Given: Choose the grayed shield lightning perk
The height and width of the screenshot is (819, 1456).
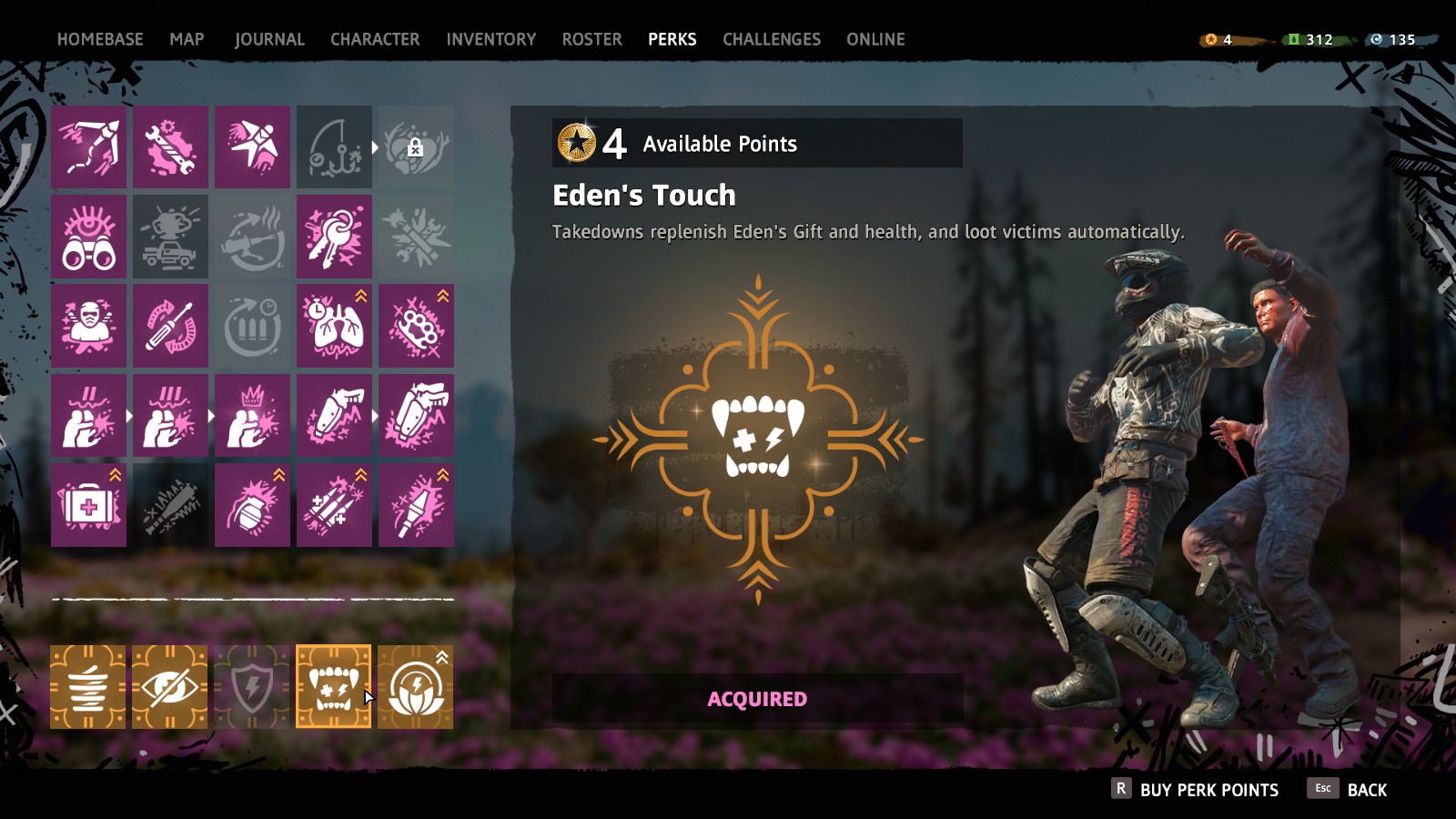Looking at the screenshot, I should click(252, 687).
